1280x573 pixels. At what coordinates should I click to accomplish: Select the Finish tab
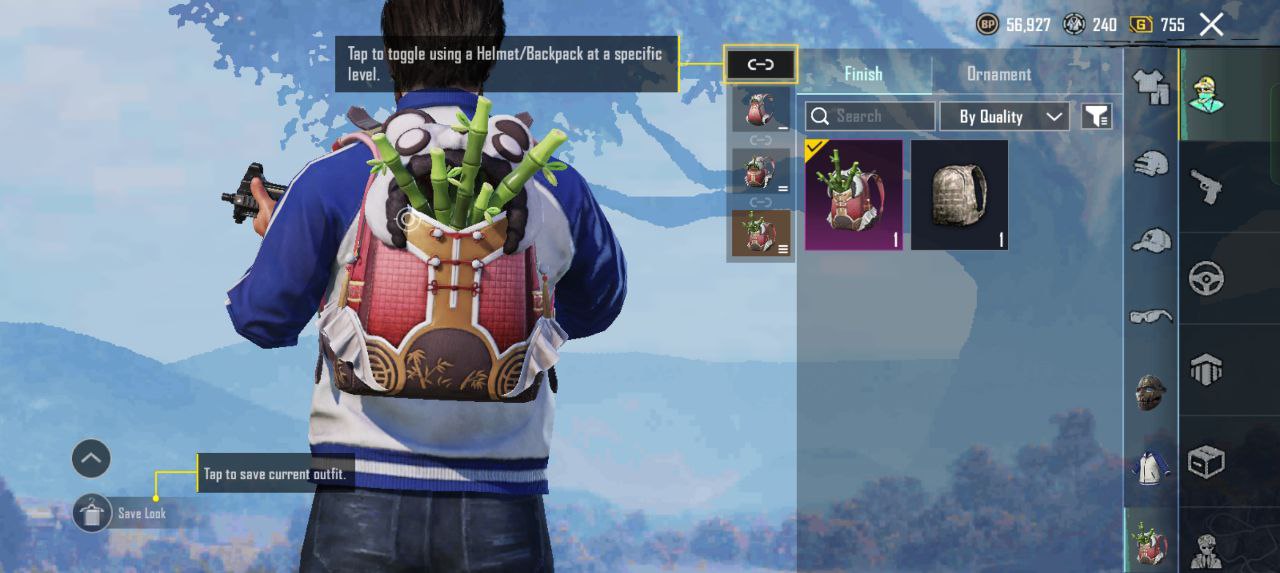[x=863, y=74]
